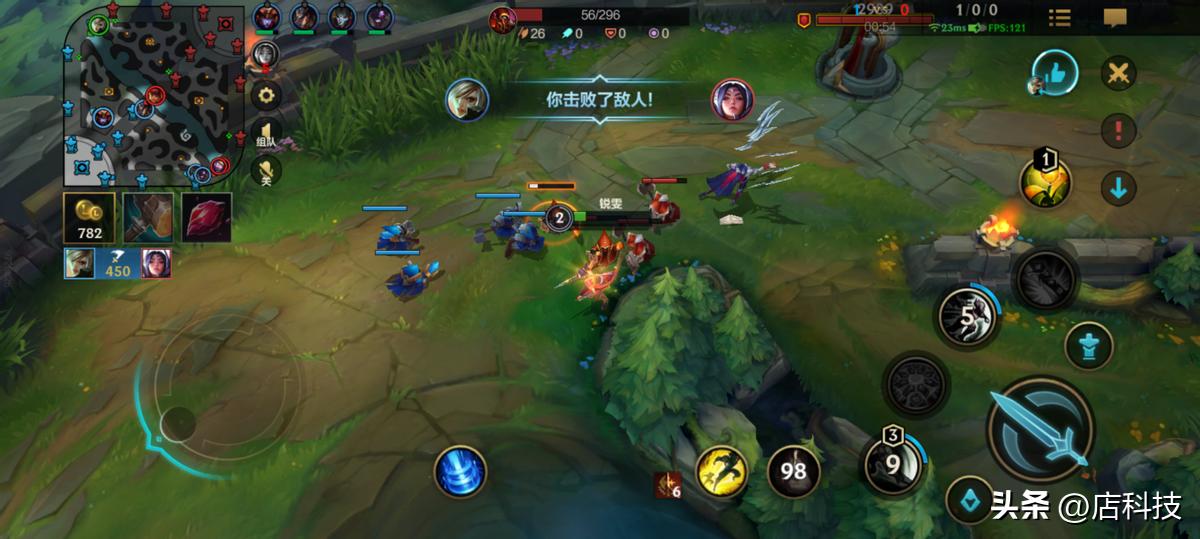
Task: Send the blue down-arrow retreat ping
Action: tap(1119, 188)
